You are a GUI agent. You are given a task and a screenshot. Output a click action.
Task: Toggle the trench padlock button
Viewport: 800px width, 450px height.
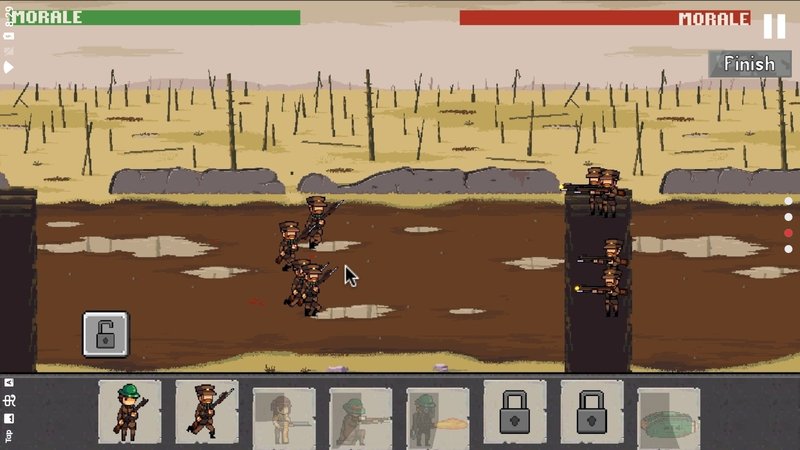(105, 334)
